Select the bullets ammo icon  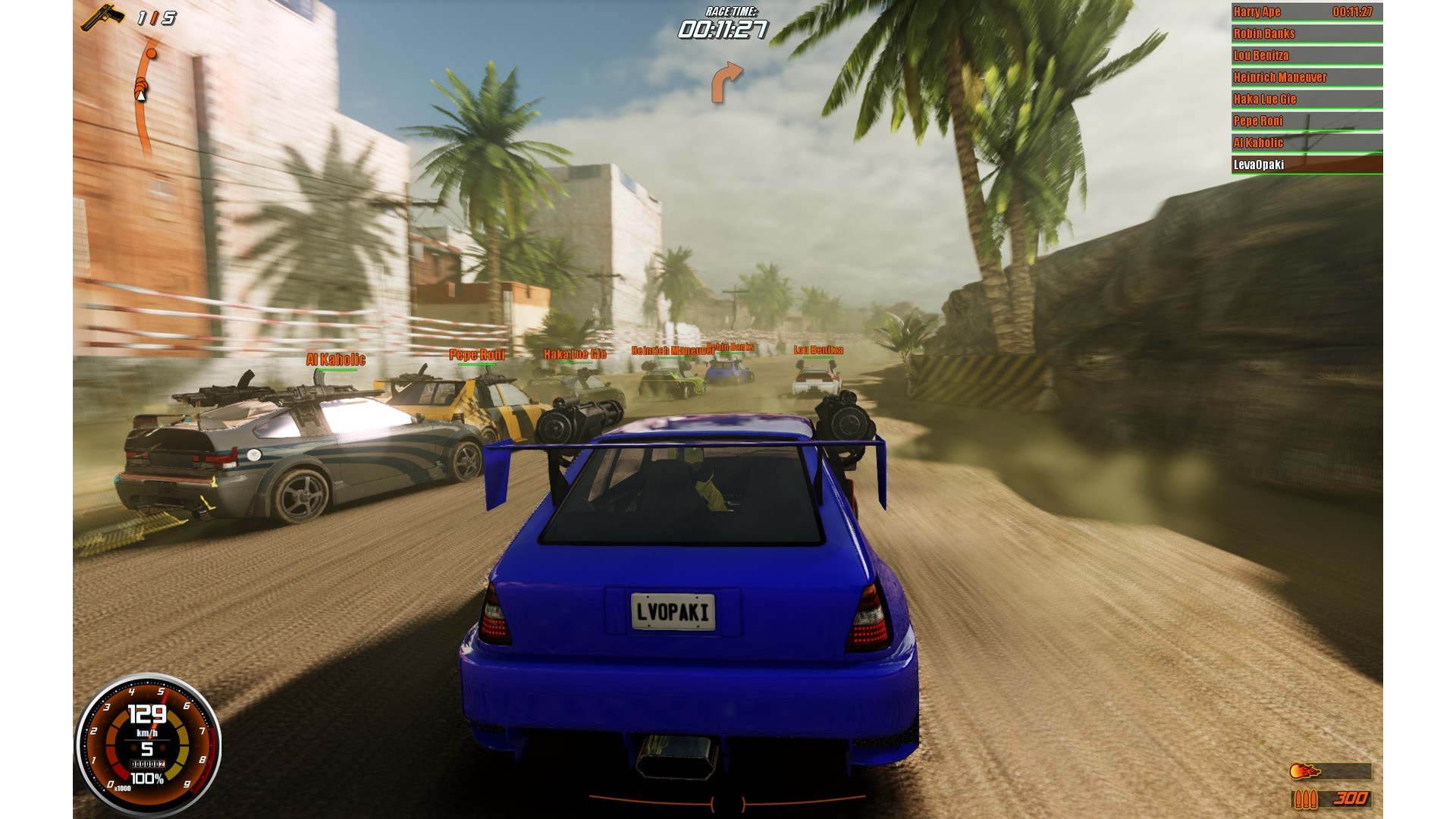tap(1305, 799)
